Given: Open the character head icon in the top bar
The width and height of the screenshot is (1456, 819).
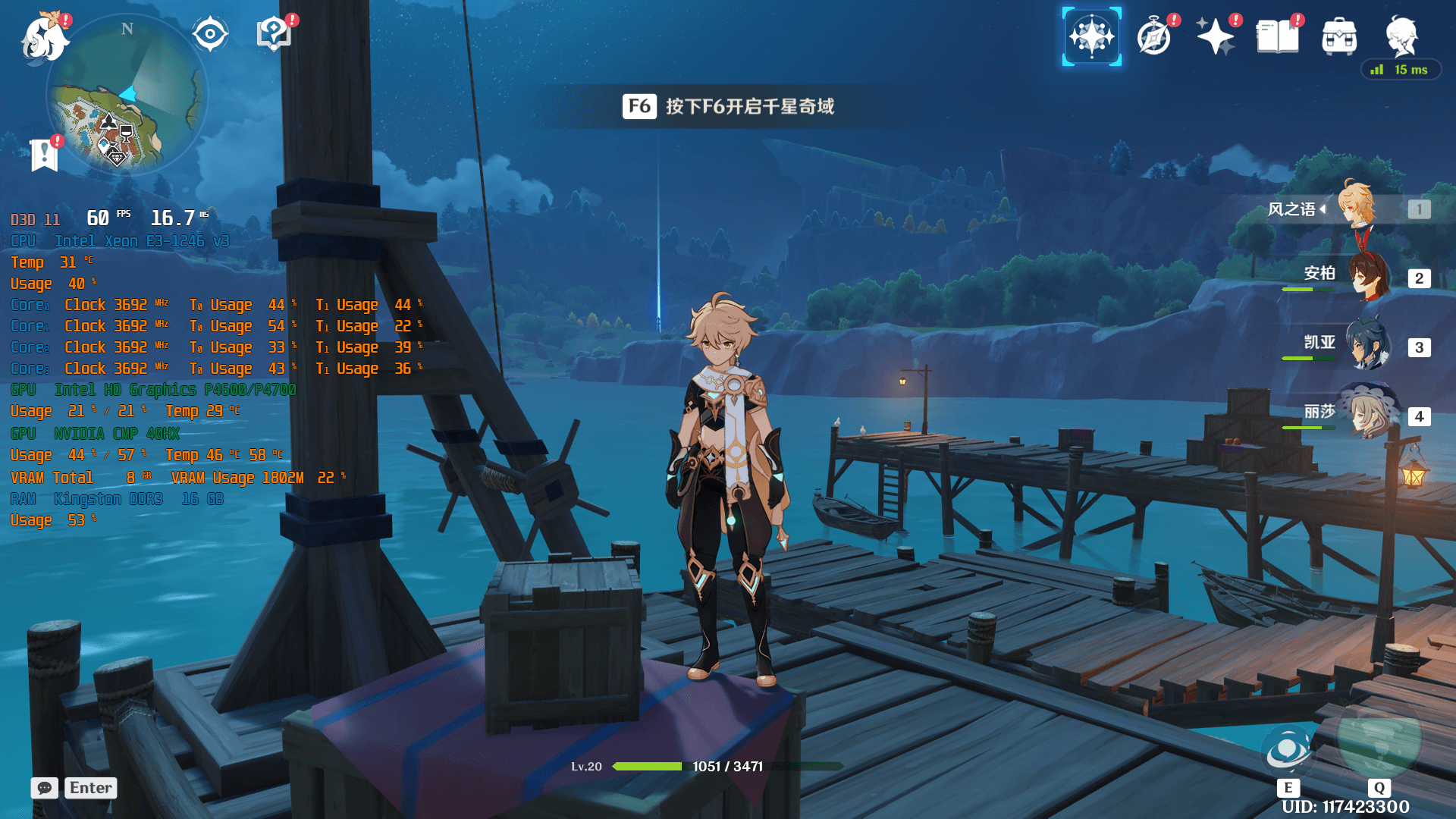Looking at the screenshot, I should pyautogui.click(x=1401, y=35).
